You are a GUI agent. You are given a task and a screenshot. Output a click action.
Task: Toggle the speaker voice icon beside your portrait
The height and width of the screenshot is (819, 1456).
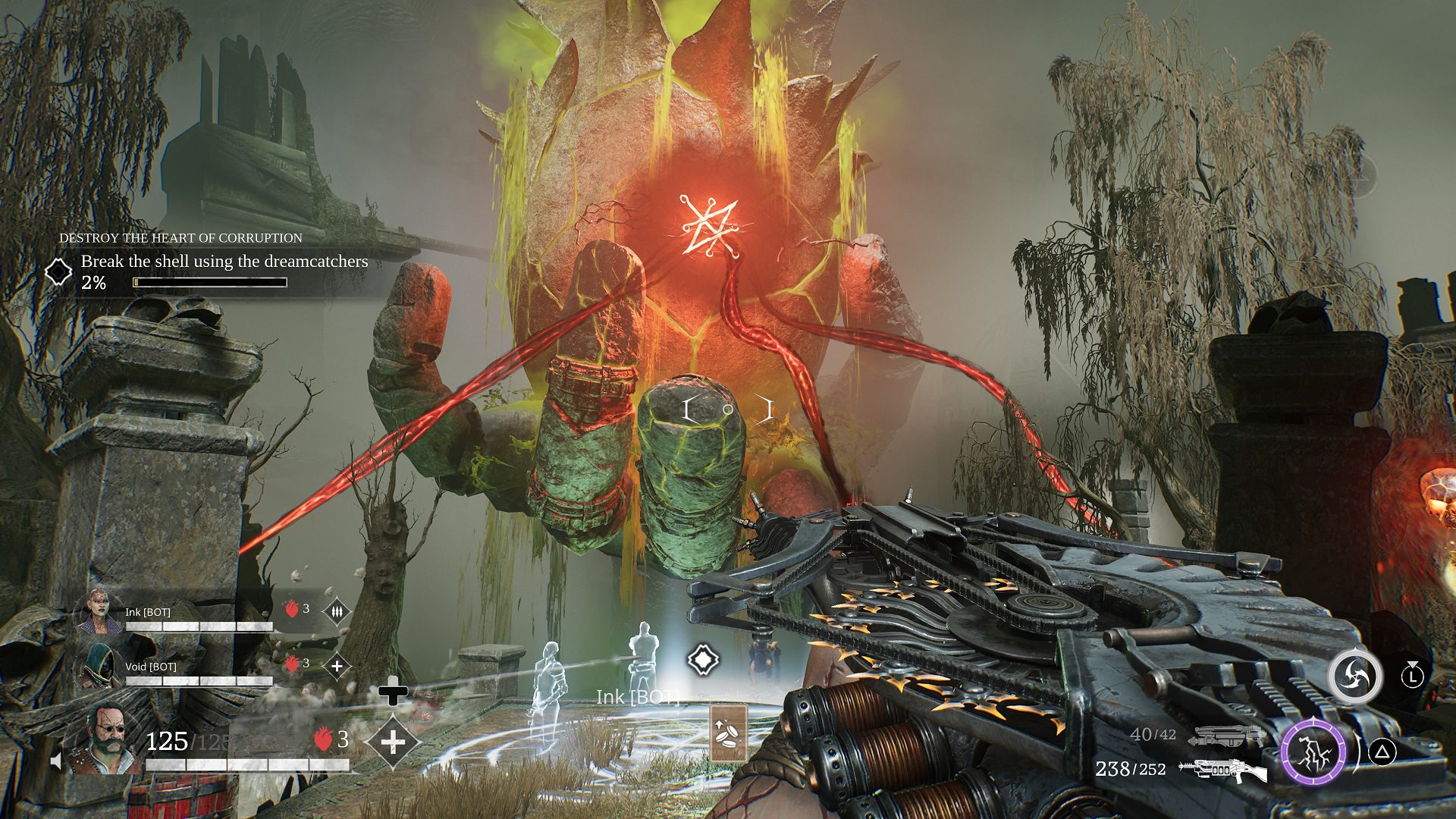(x=56, y=760)
